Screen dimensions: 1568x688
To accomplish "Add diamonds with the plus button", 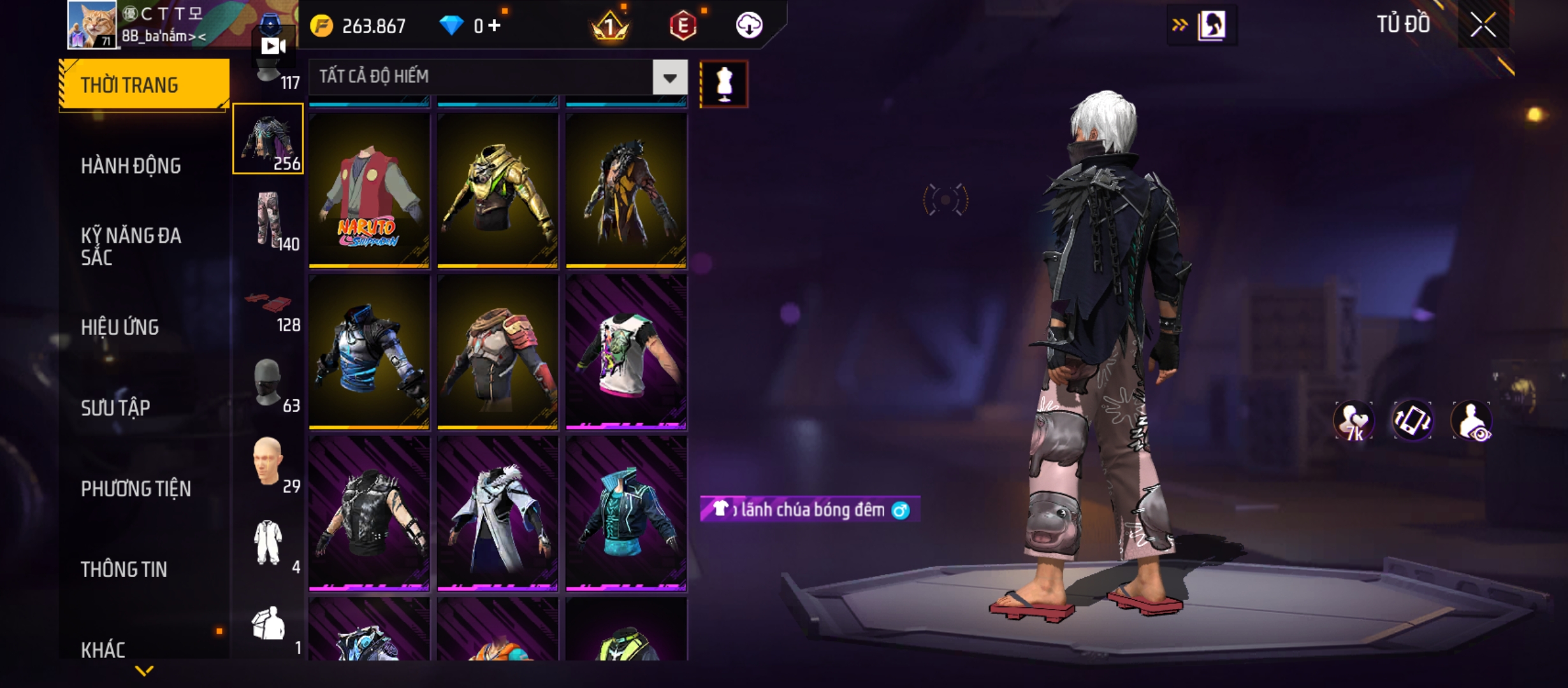I will tap(495, 25).
